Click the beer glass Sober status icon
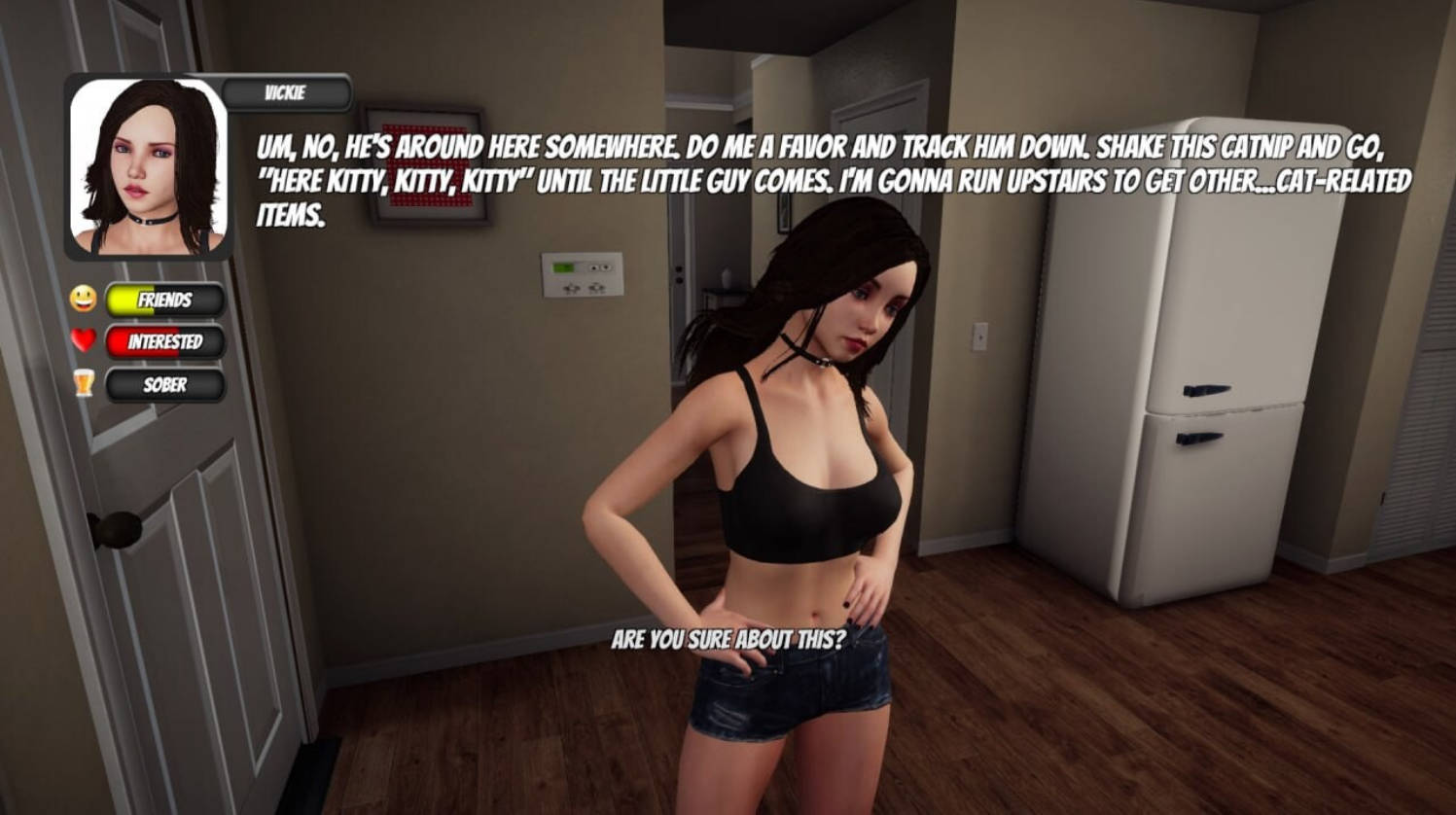Image resolution: width=1456 pixels, height=815 pixels. (83, 384)
